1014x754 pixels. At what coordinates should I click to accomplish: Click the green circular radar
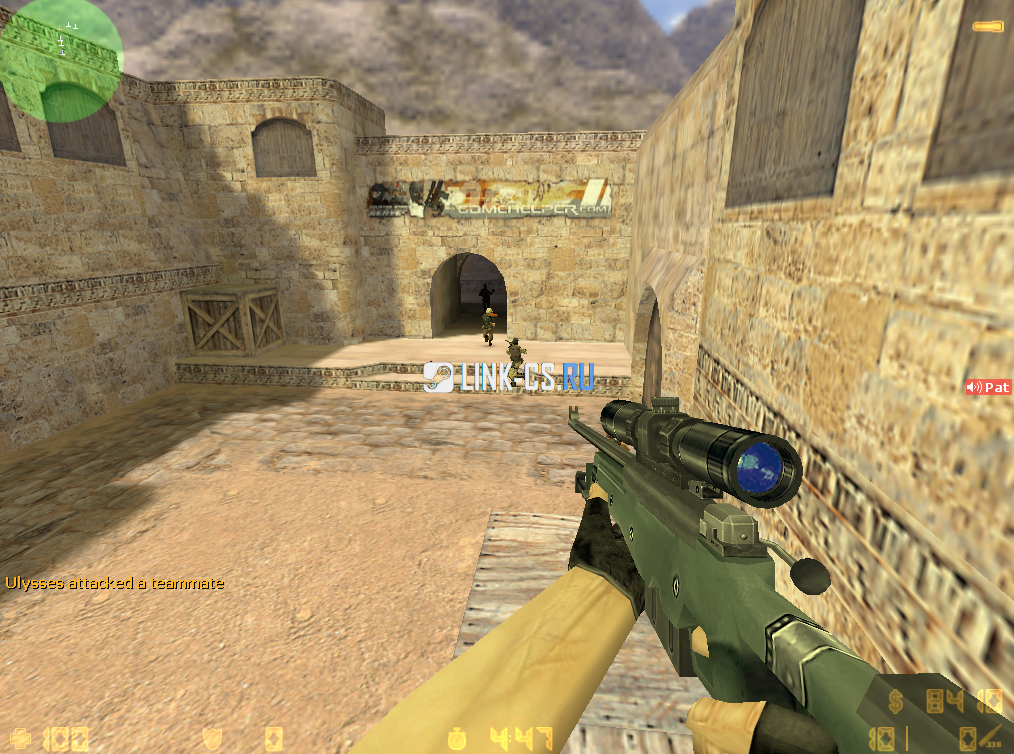[x=61, y=60]
